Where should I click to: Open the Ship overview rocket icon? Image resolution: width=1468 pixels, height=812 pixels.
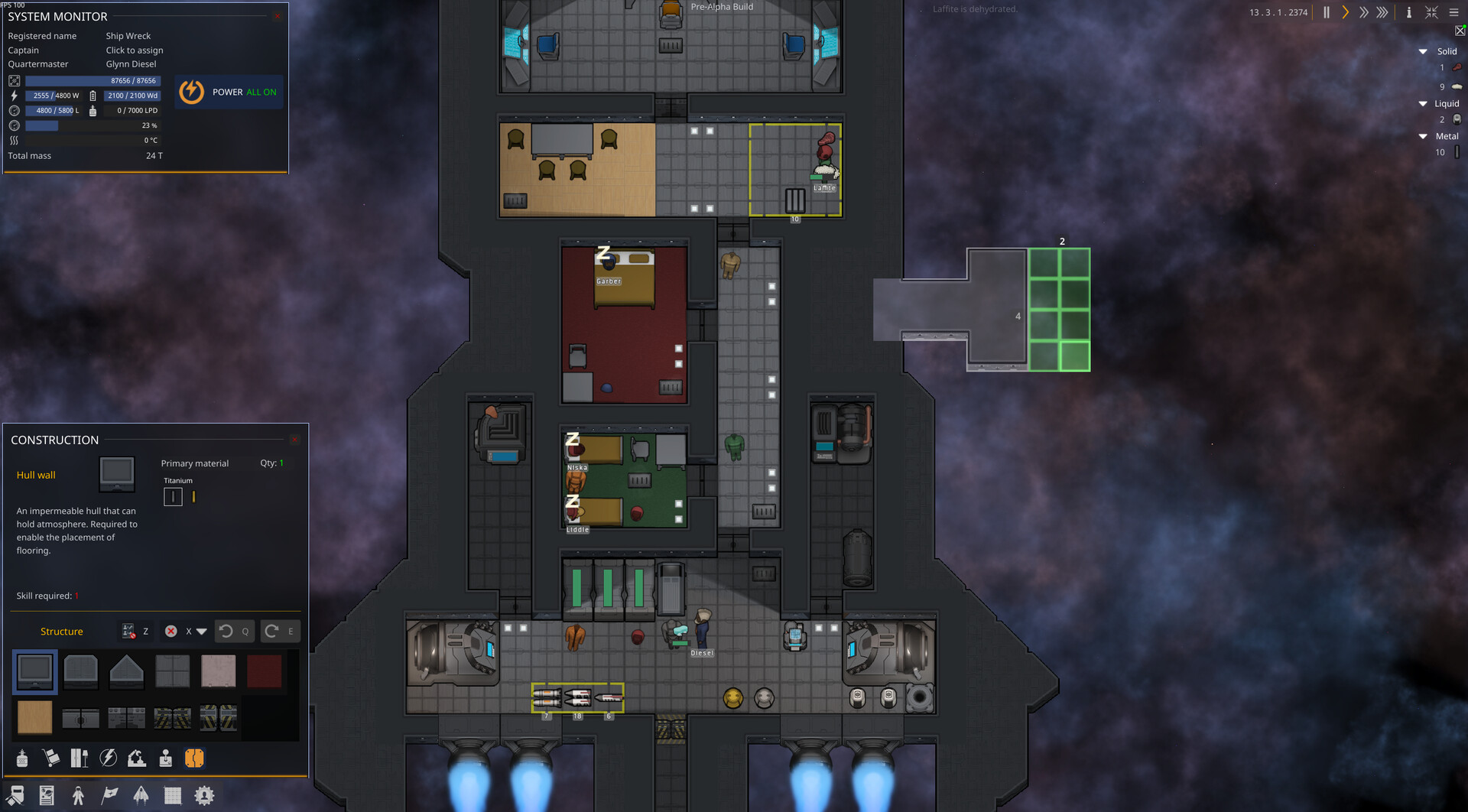point(141,795)
